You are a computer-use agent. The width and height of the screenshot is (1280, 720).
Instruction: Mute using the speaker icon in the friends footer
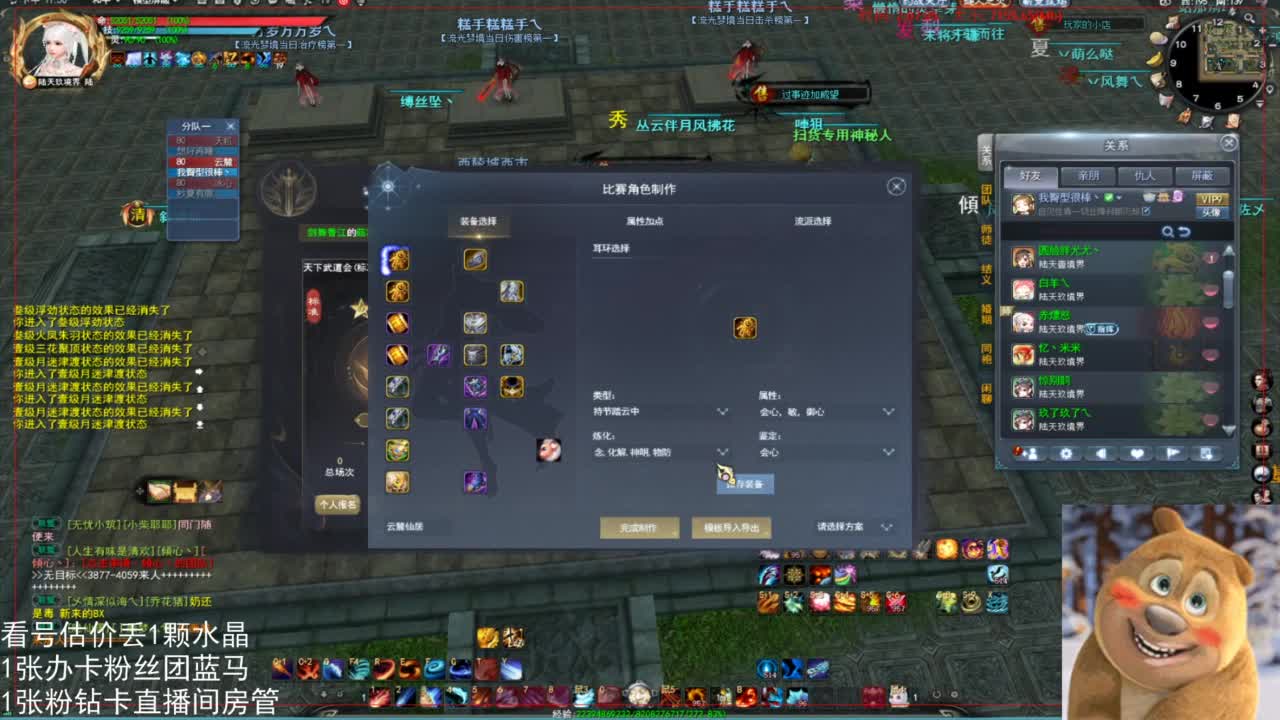click(1100, 453)
